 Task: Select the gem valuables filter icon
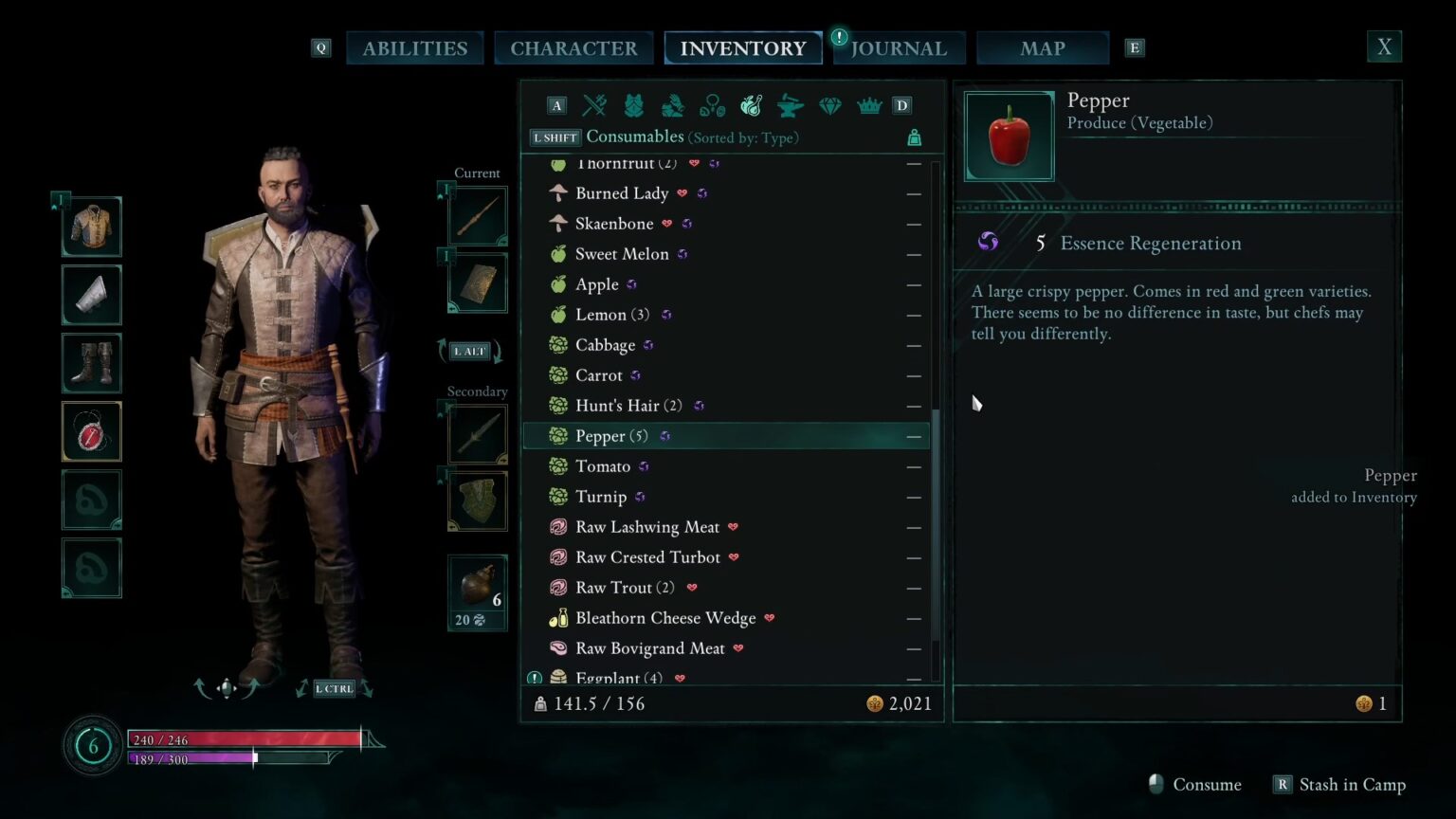829,105
